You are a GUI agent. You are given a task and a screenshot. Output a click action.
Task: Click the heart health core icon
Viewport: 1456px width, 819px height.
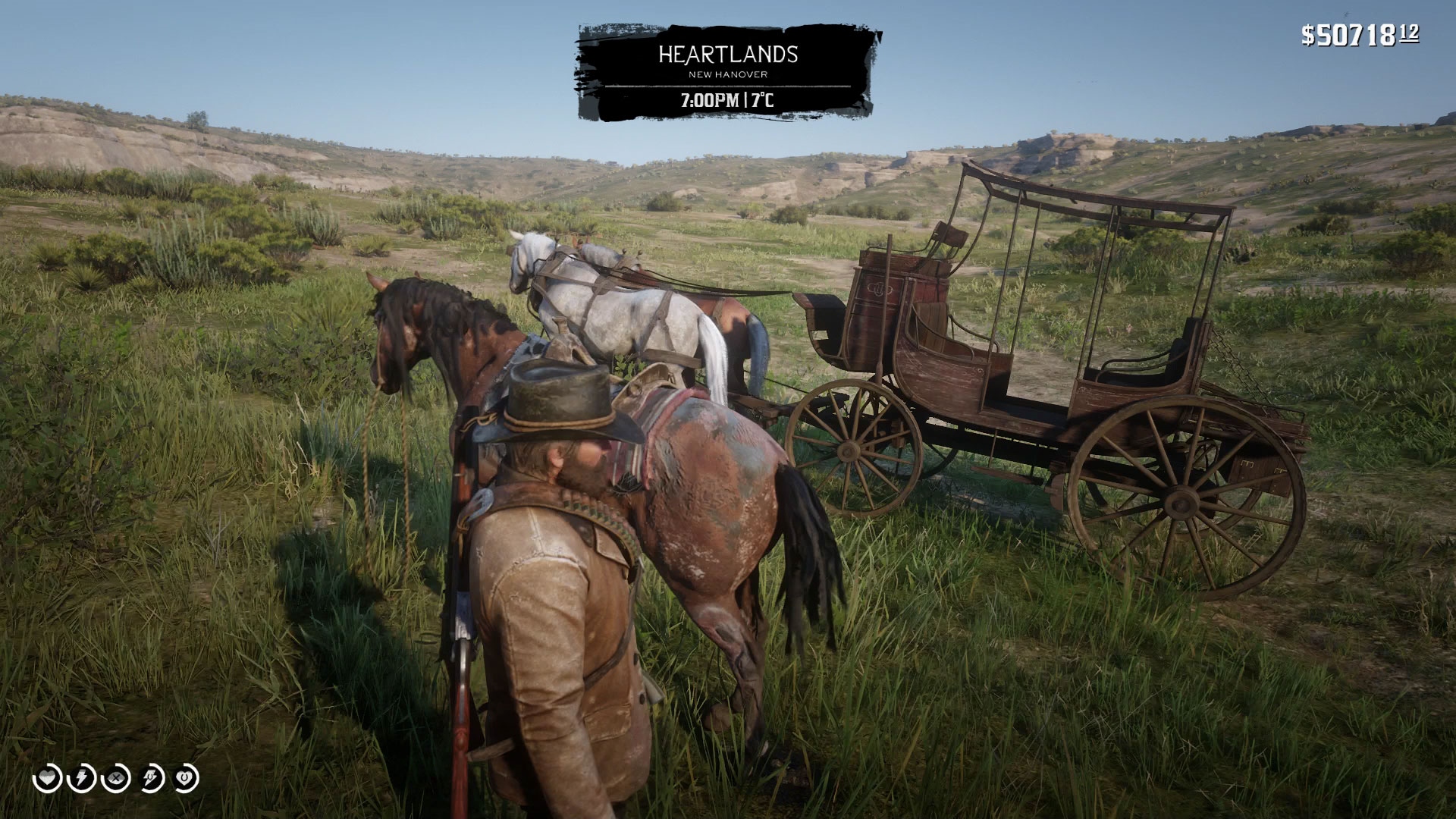point(47,779)
